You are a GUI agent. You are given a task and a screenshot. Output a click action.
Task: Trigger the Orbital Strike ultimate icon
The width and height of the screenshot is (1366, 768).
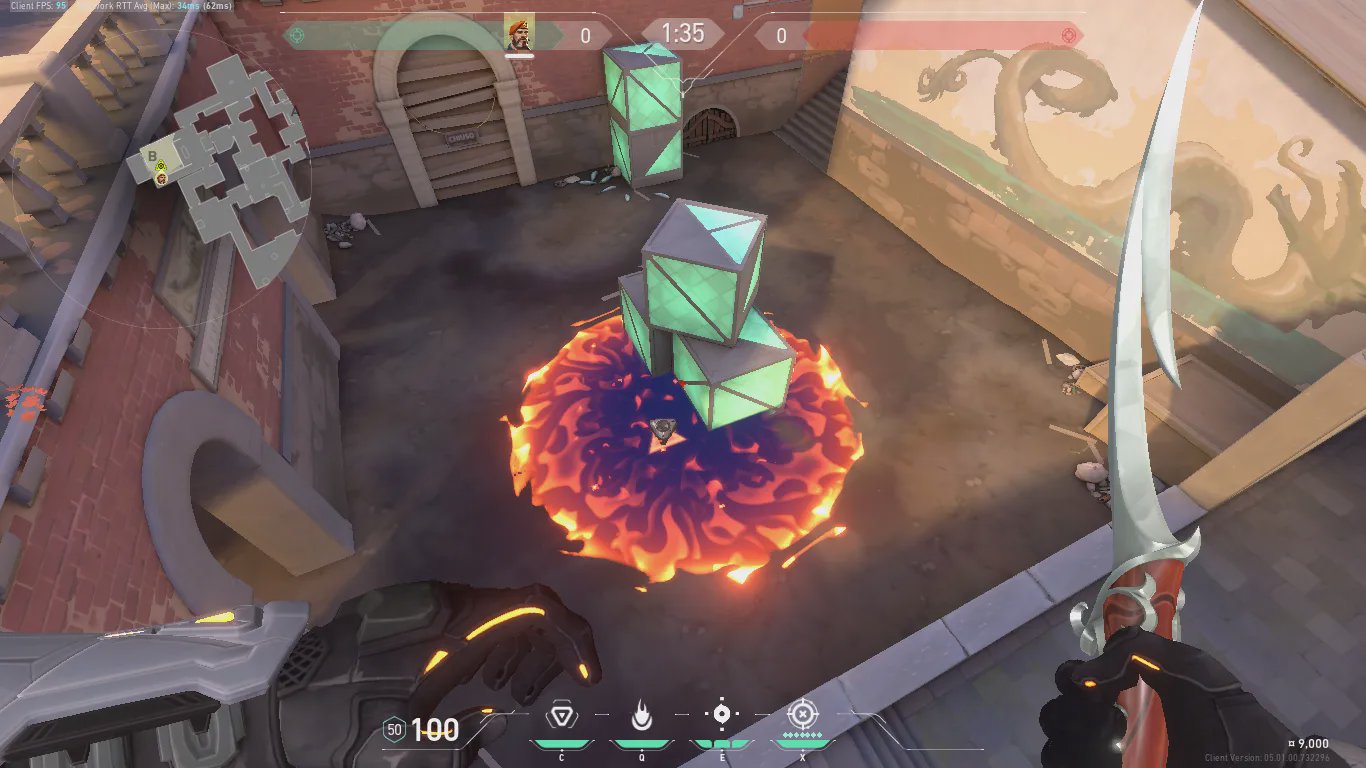pyautogui.click(x=801, y=715)
